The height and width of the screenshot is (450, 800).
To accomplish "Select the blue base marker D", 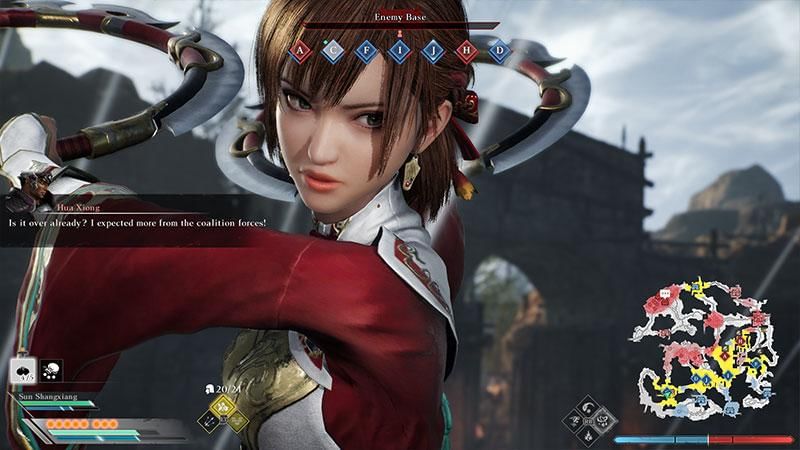I will (x=498, y=51).
